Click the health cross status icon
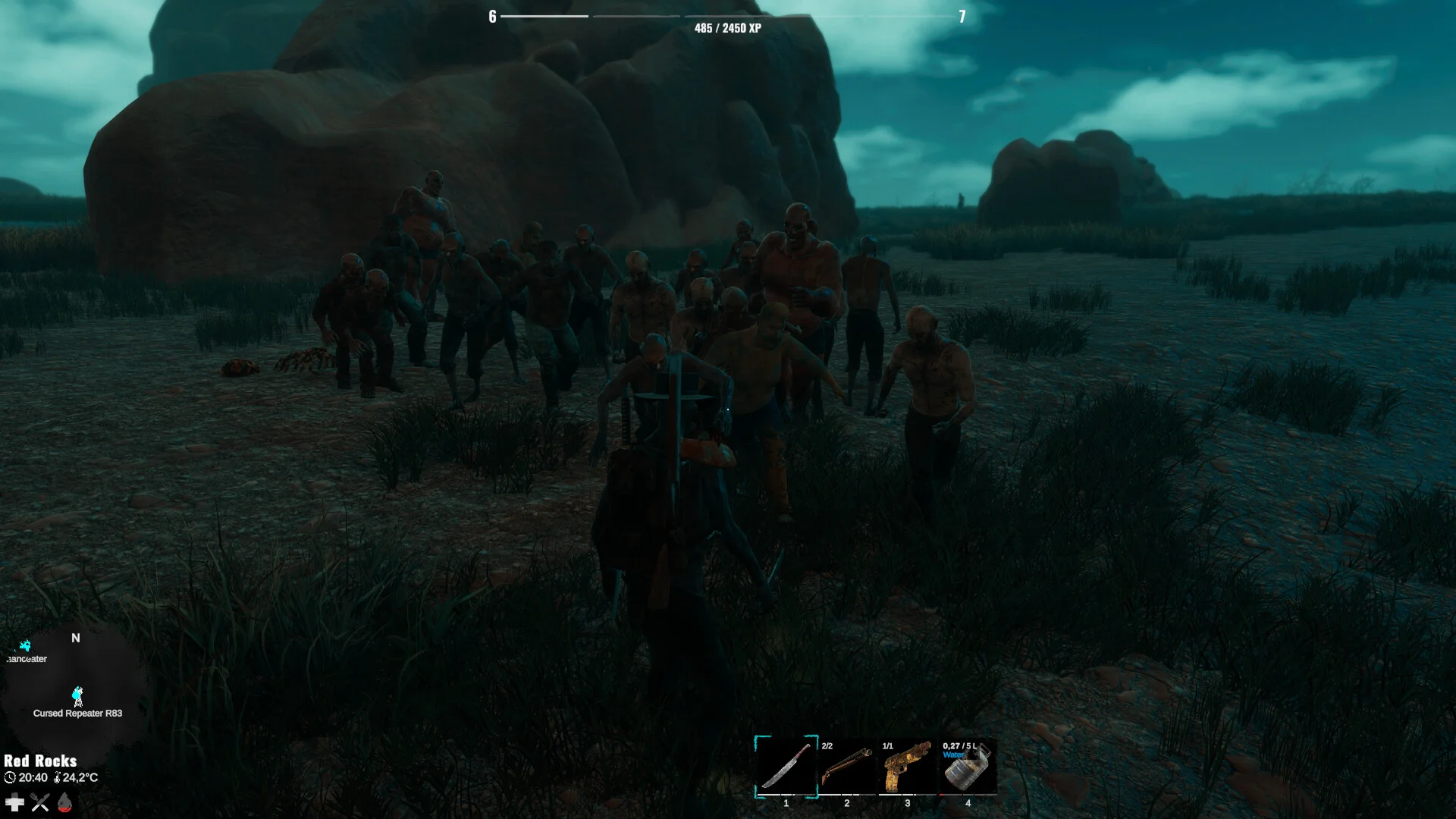The height and width of the screenshot is (819, 1456). tap(14, 802)
